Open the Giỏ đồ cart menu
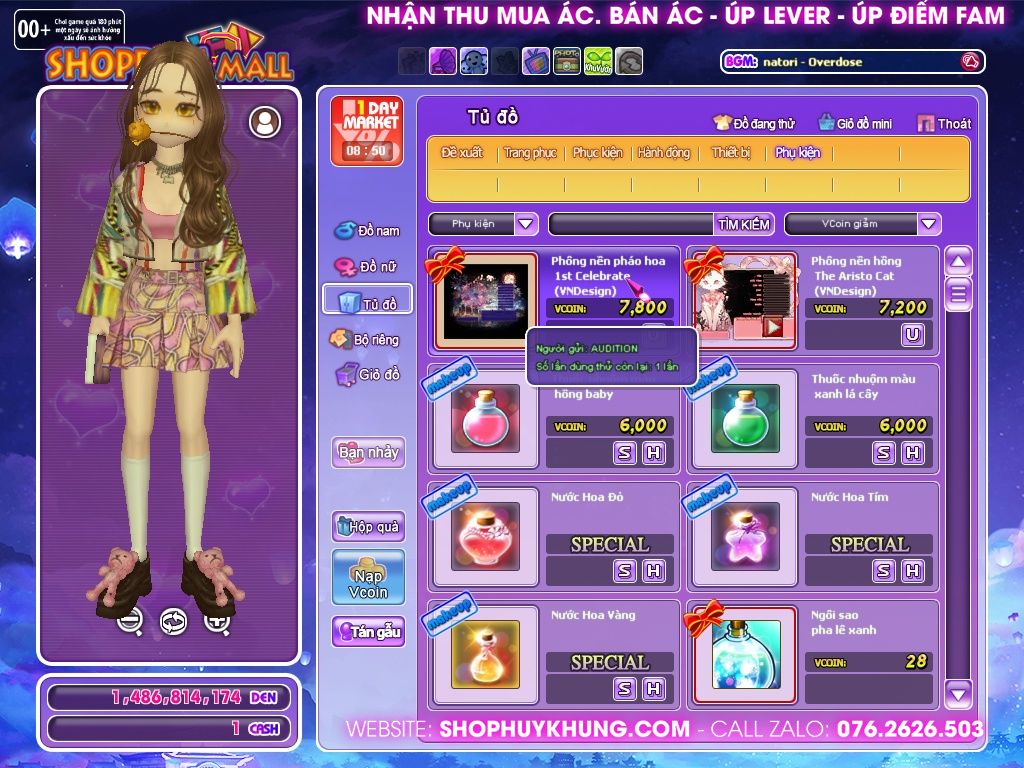Screen dimensions: 1024x768 368,375
